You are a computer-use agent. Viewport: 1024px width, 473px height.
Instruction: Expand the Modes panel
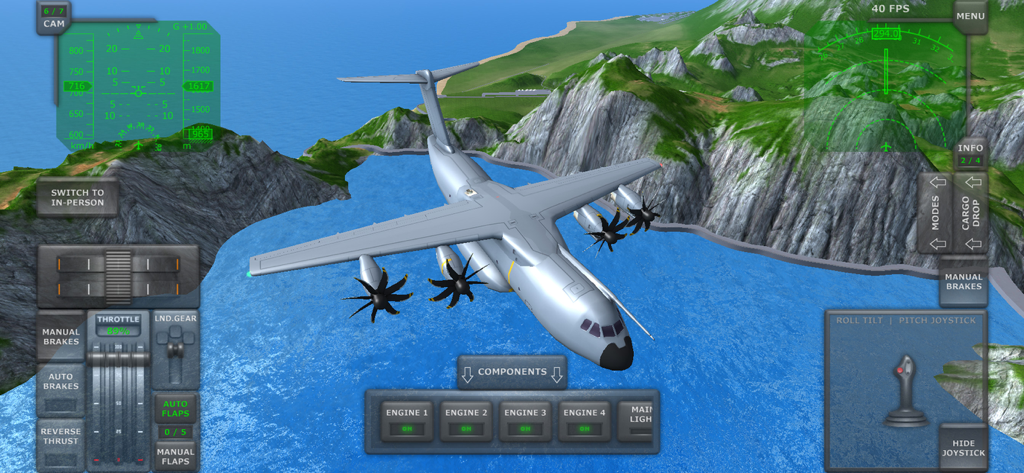(x=936, y=213)
